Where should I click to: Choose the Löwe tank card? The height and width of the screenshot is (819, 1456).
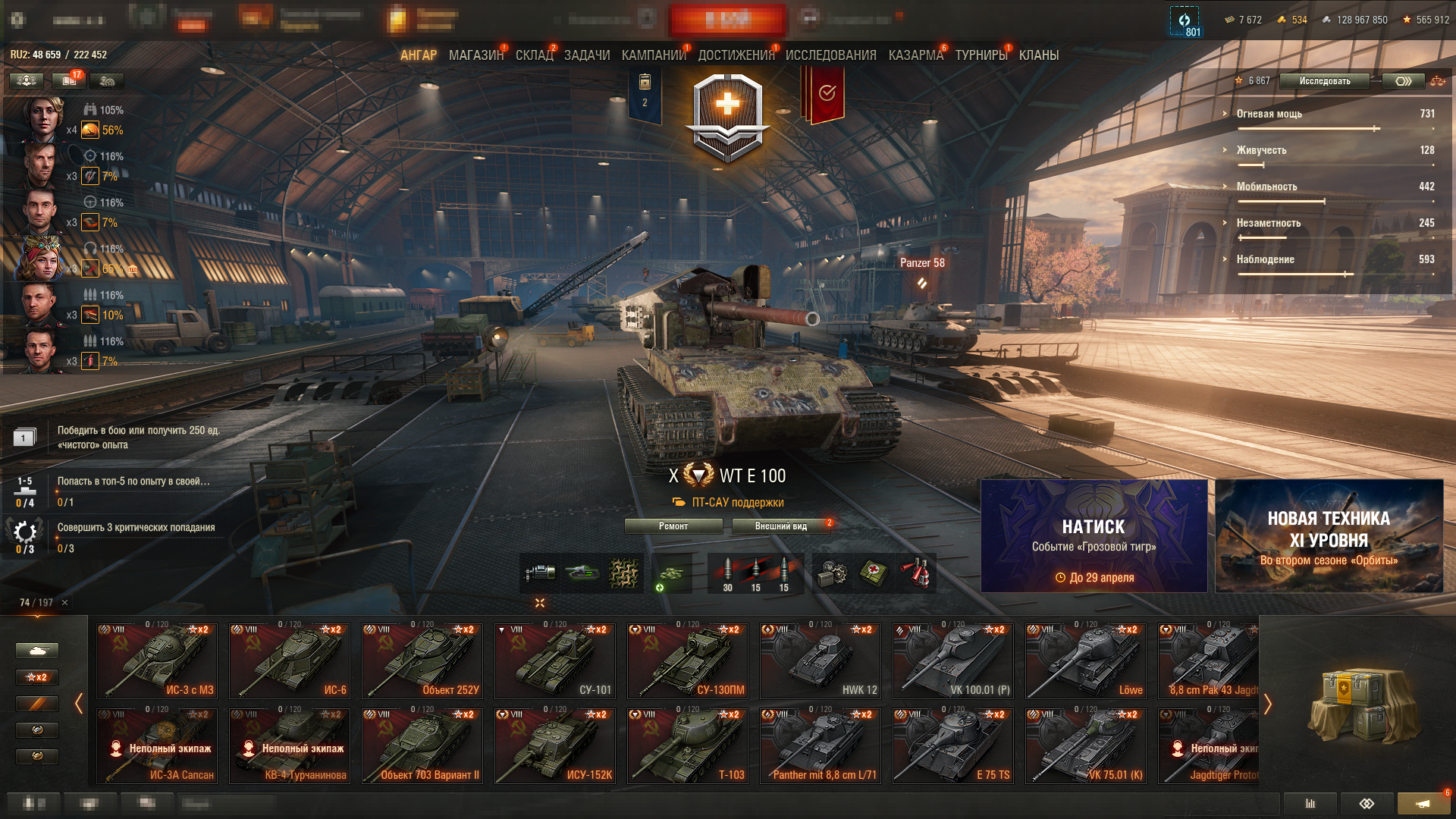coord(1086,661)
